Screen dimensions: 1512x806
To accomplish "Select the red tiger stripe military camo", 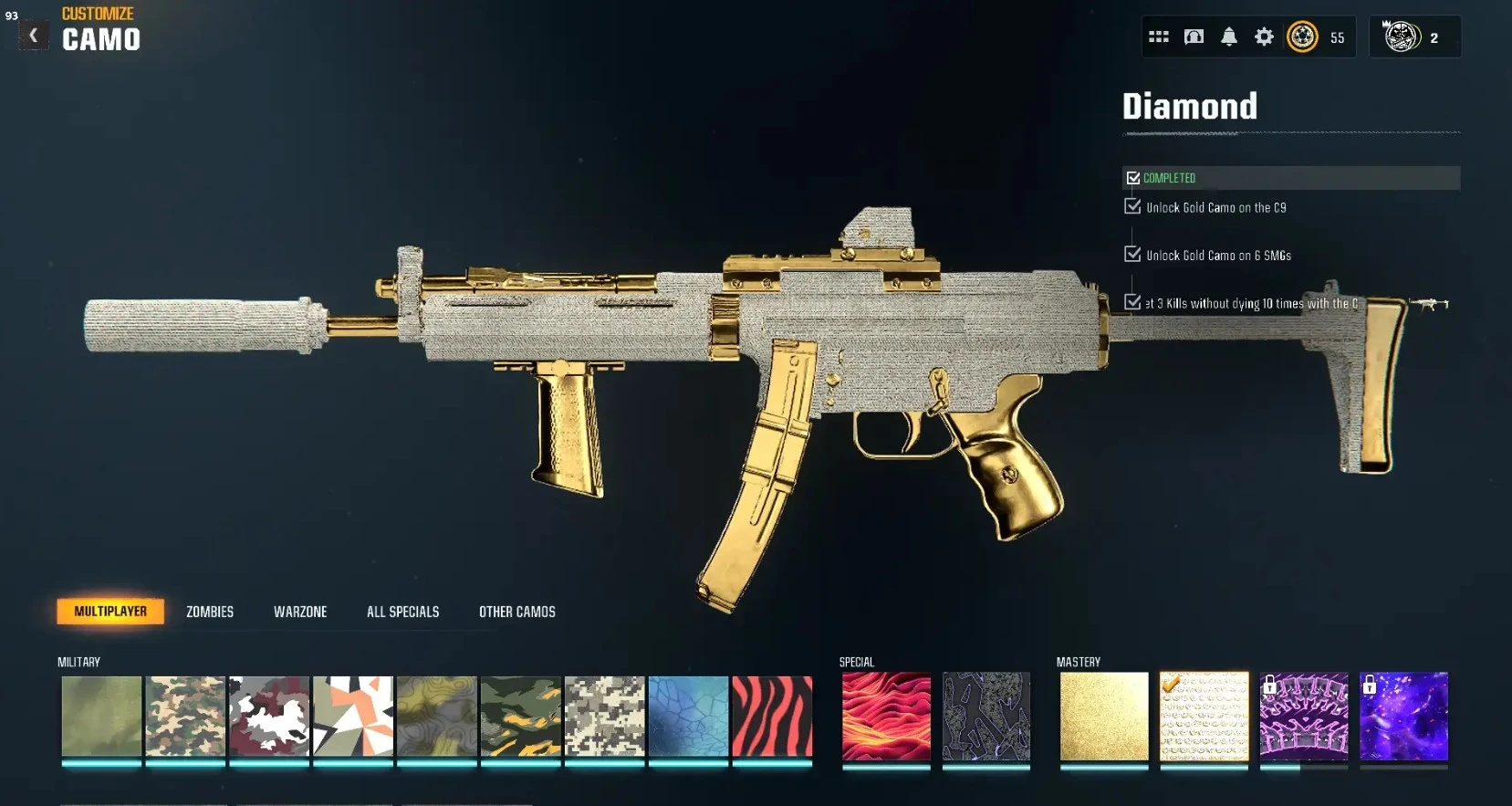I will (771, 717).
